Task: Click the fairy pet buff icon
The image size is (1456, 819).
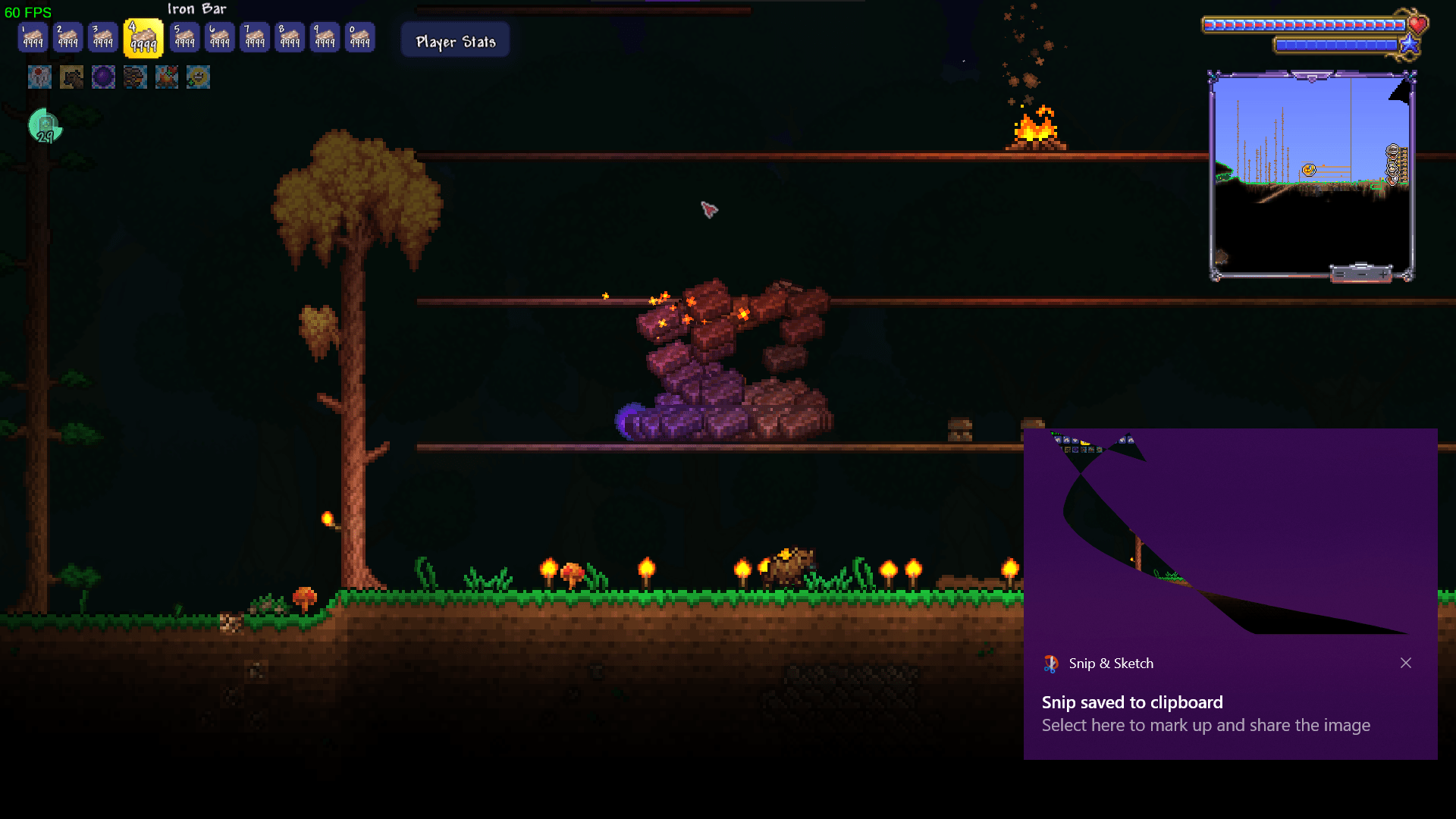Action: tap(39, 77)
